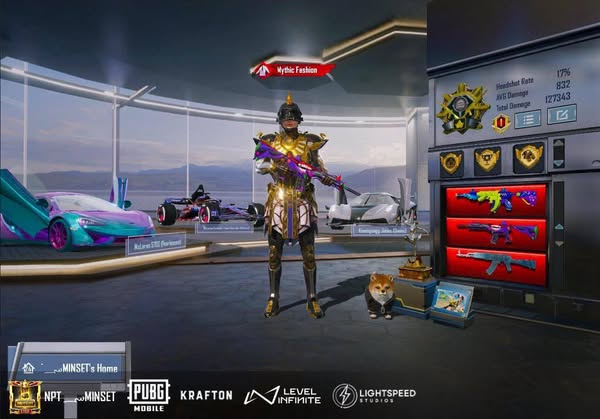Select the McLaren 570S vehicle label
The image size is (600, 419).
(155, 243)
